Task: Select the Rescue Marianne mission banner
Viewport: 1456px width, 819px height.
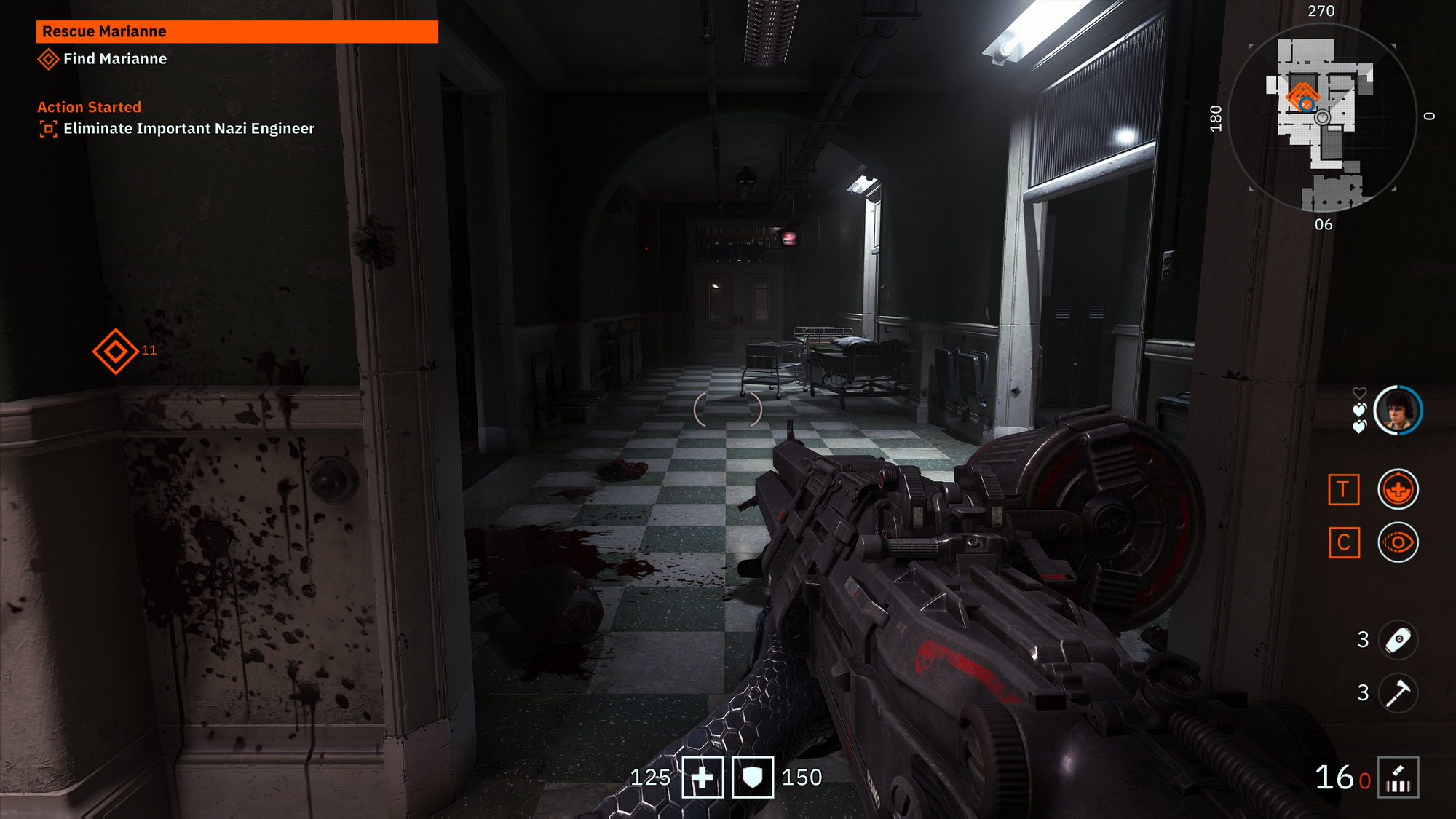Action: pos(237,31)
